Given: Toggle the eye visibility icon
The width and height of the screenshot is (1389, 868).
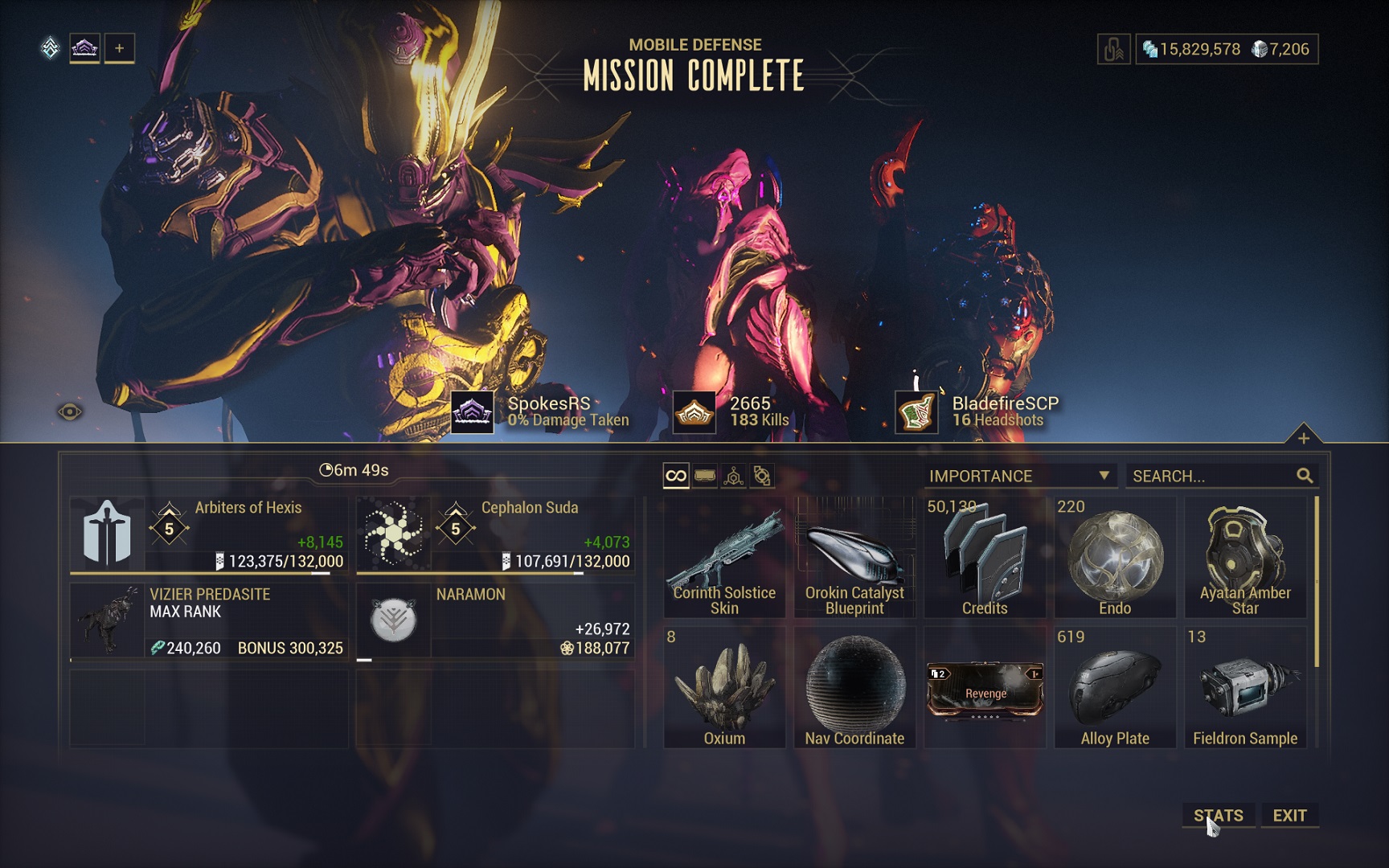Looking at the screenshot, I should click(70, 412).
